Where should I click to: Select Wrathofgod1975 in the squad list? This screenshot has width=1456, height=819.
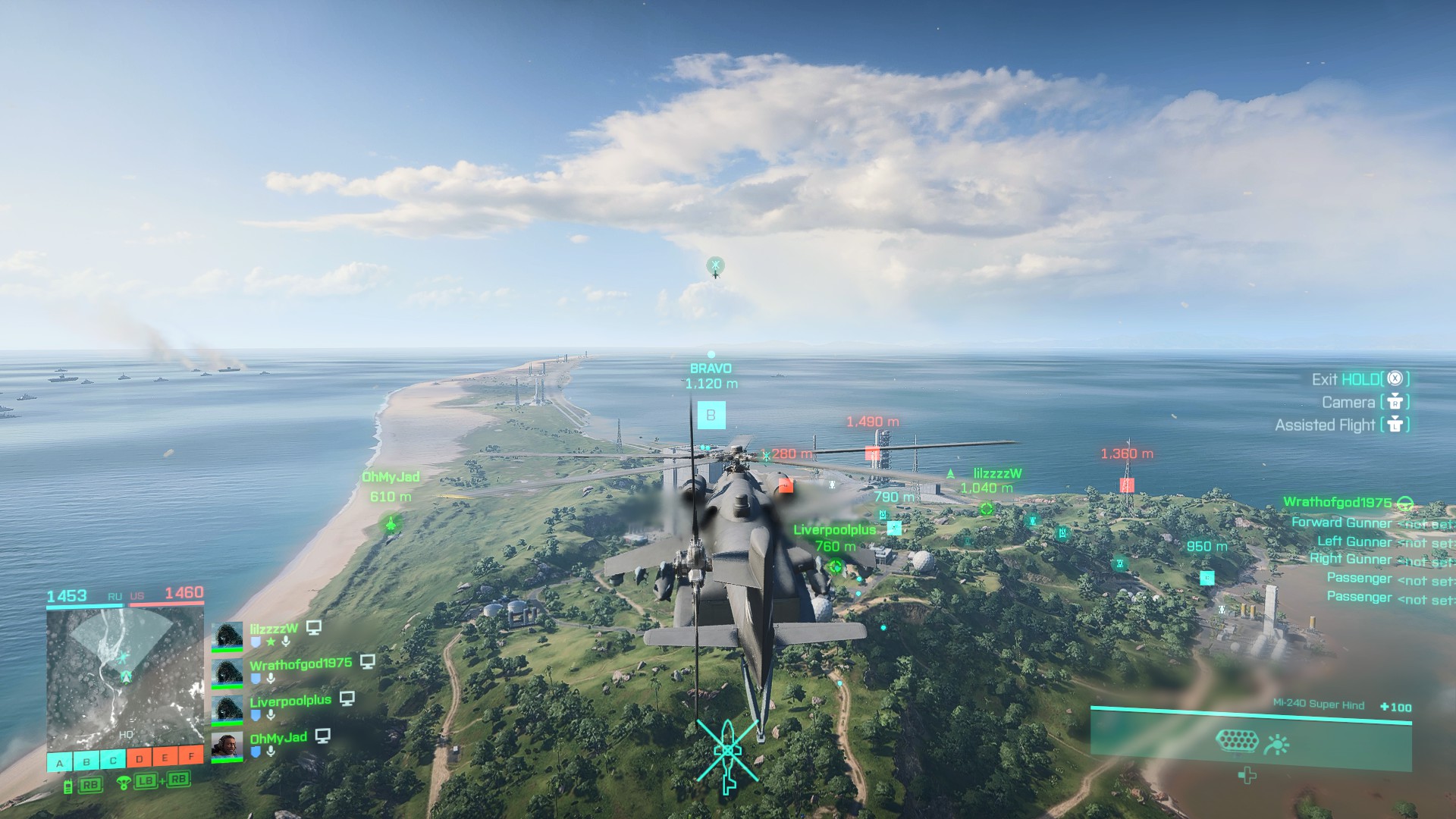300,664
